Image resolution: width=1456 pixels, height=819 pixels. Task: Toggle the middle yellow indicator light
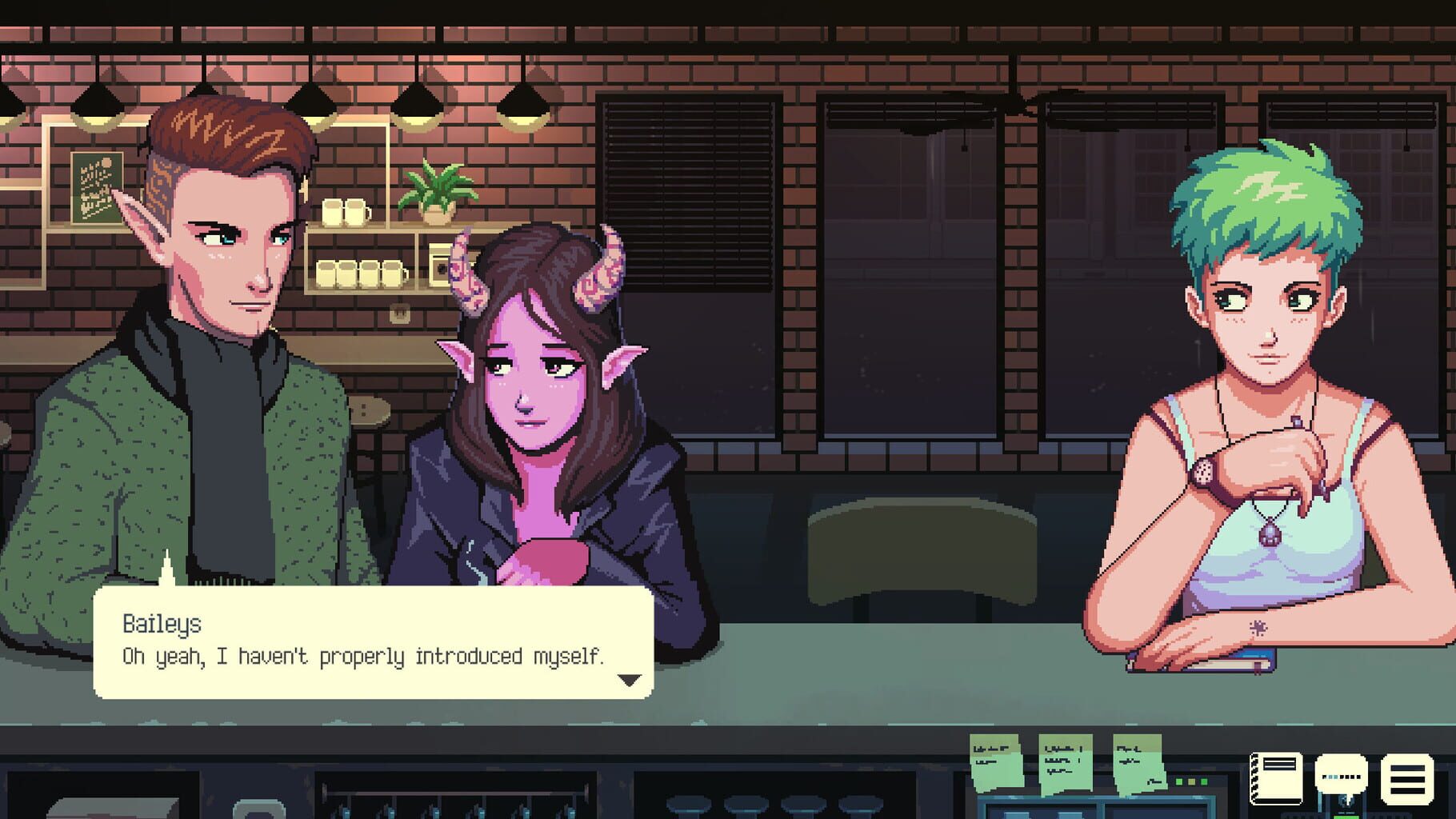(x=1192, y=781)
